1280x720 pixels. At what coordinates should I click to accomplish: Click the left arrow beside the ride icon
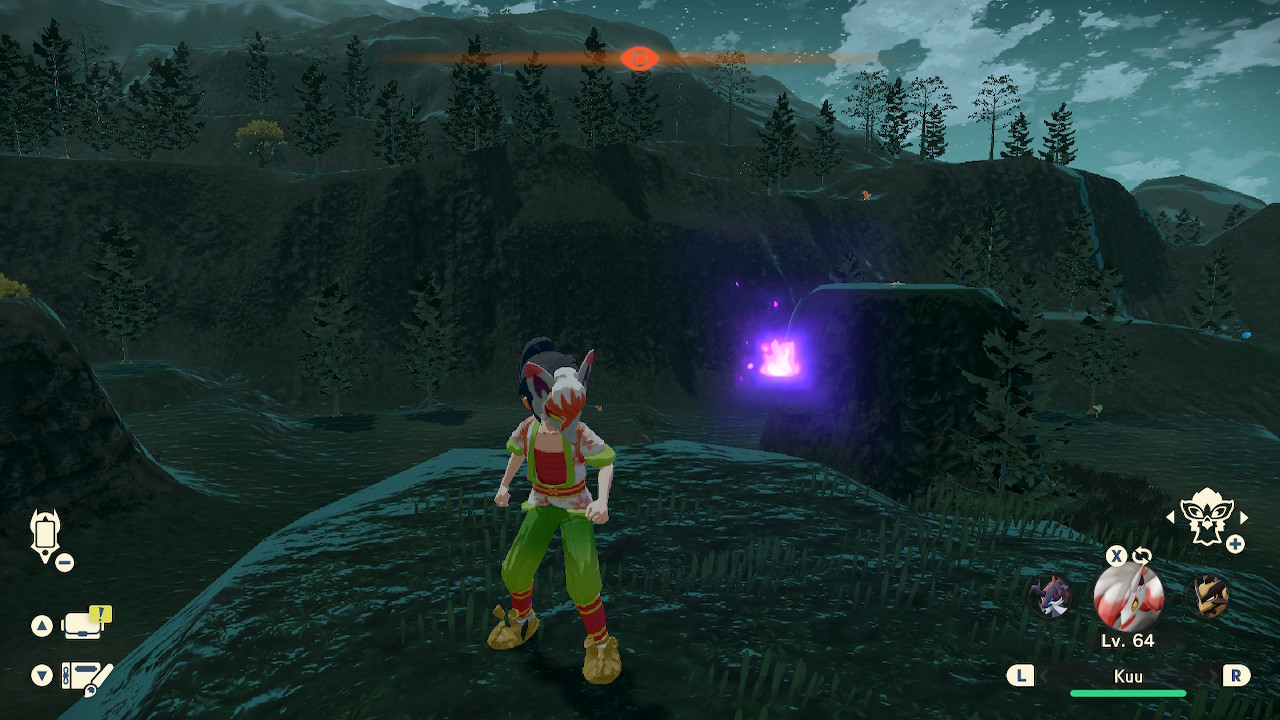(1171, 517)
